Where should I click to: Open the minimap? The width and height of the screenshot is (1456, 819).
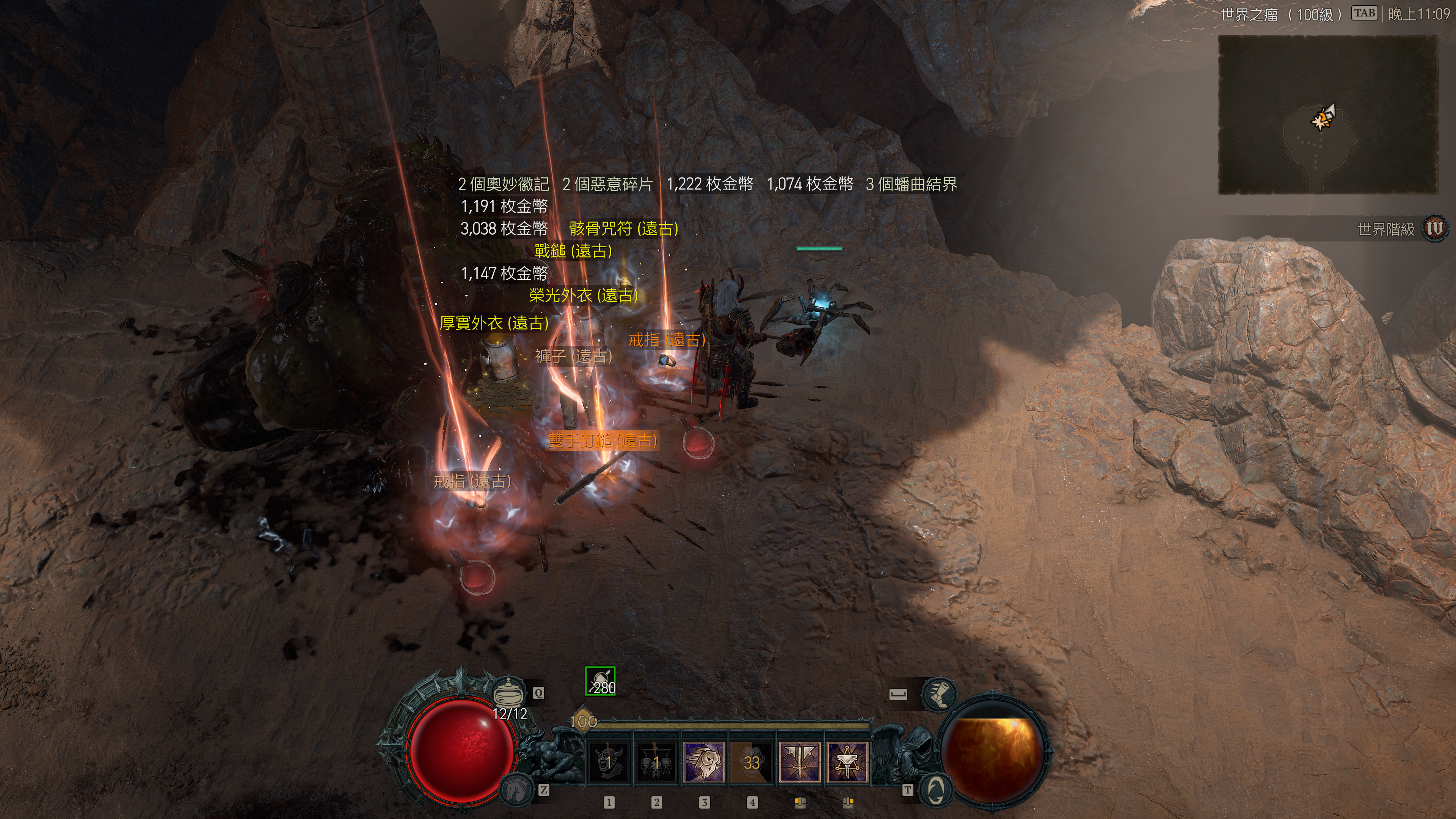point(1328,115)
